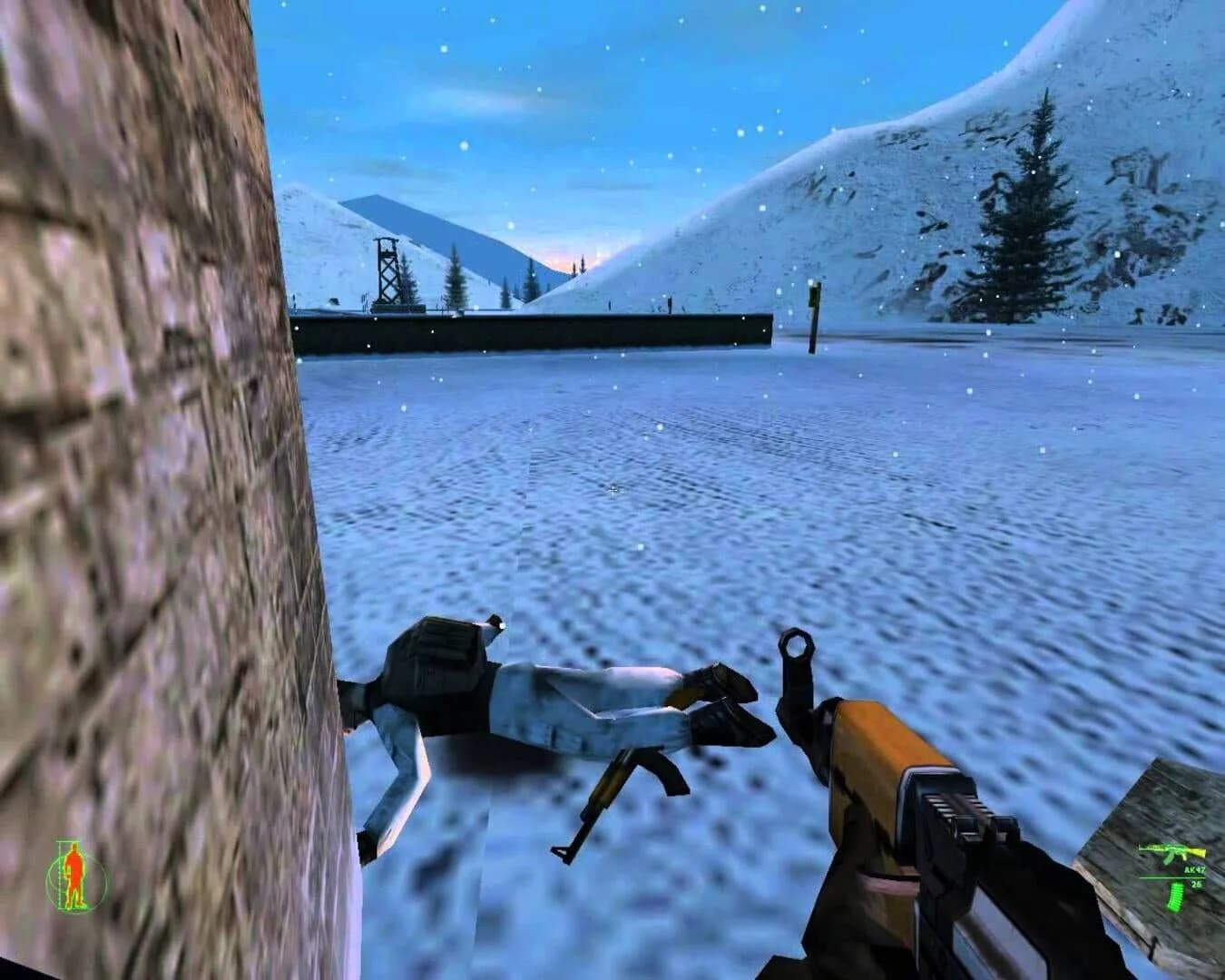
Task: Click the AK47 weapon icon in HUD
Action: [x=1171, y=851]
